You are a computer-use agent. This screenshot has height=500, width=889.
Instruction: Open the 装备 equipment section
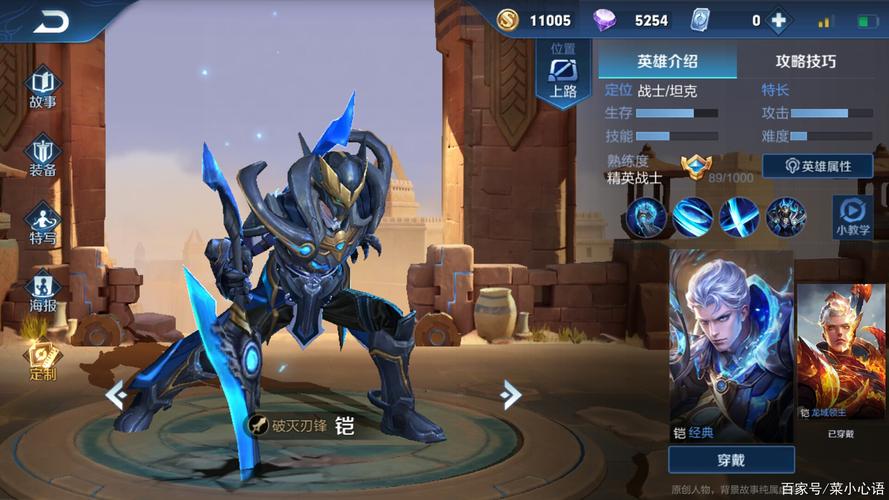pos(42,156)
